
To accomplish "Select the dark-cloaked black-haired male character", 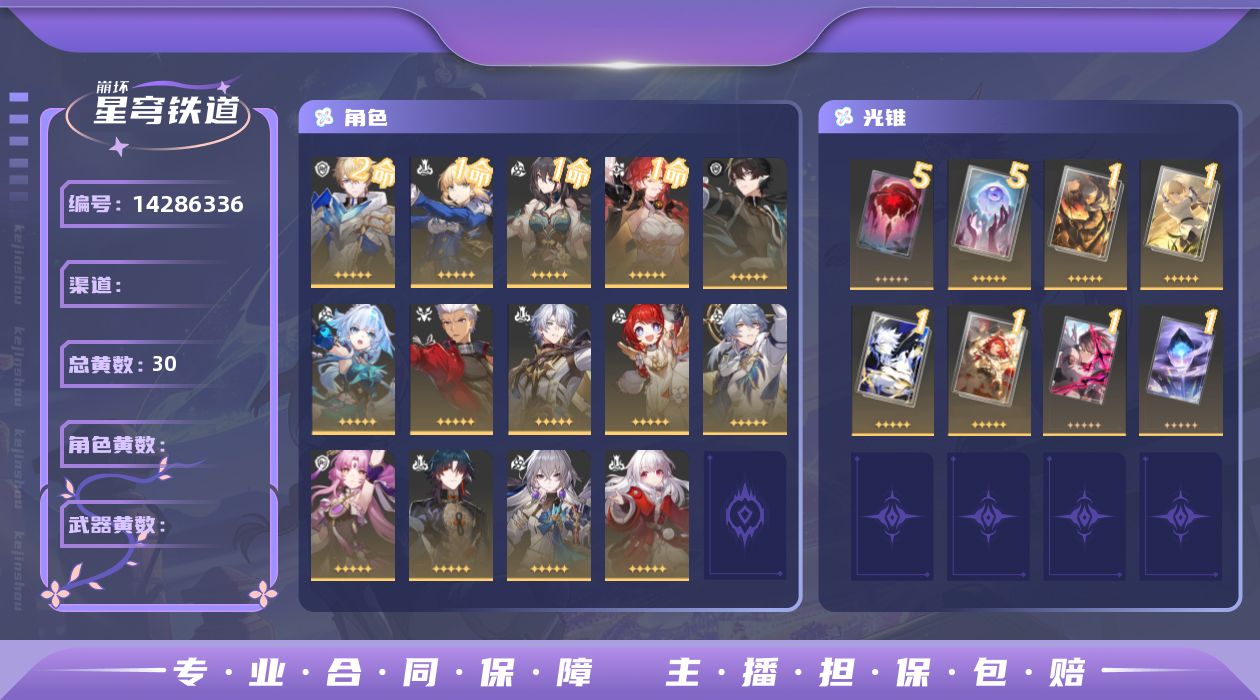I will click(744, 222).
